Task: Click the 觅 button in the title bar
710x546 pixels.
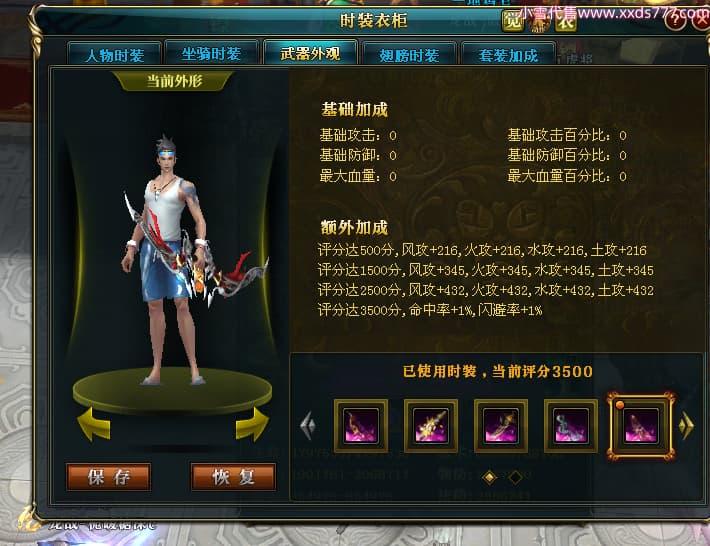Action: coord(512,19)
